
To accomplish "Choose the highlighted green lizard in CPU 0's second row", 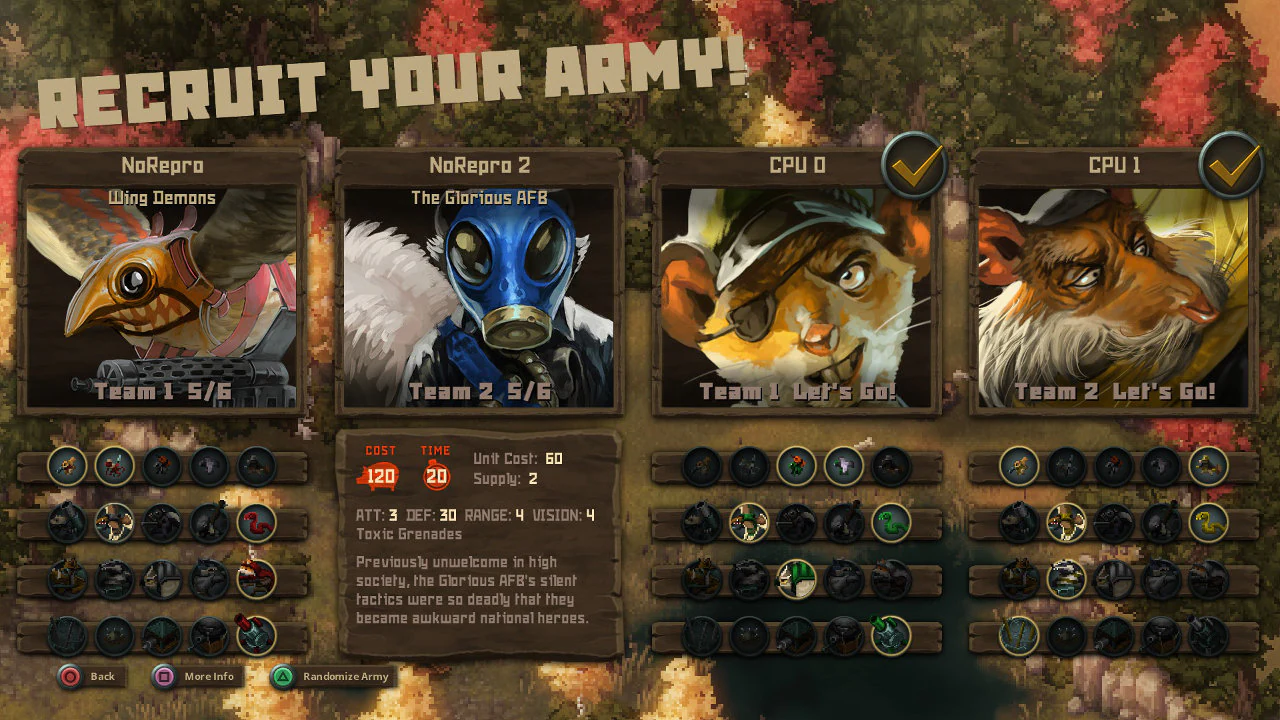I will (x=749, y=522).
